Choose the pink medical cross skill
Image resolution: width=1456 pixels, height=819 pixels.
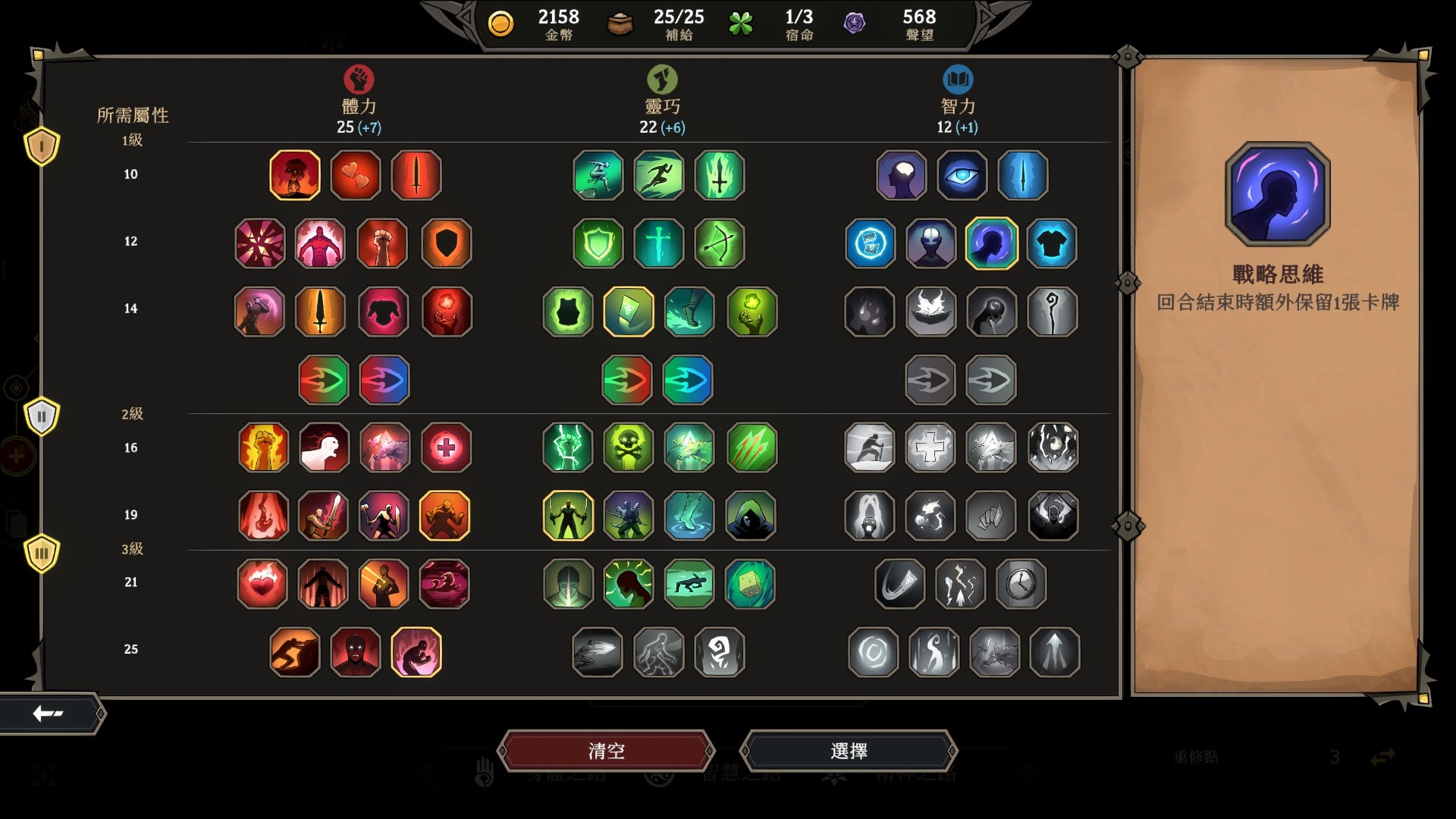[447, 447]
